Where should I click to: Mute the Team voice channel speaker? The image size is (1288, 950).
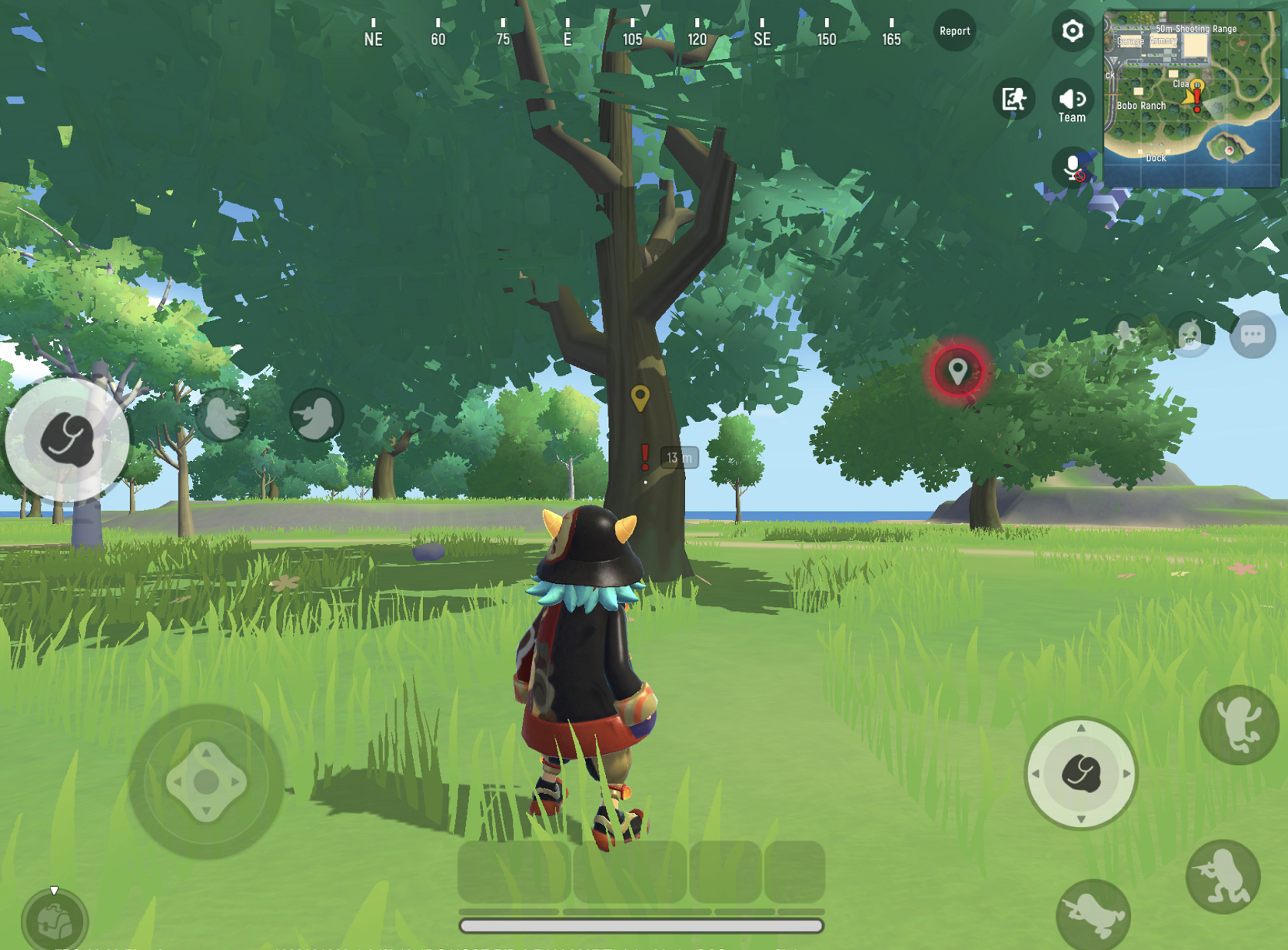pyautogui.click(x=1072, y=98)
